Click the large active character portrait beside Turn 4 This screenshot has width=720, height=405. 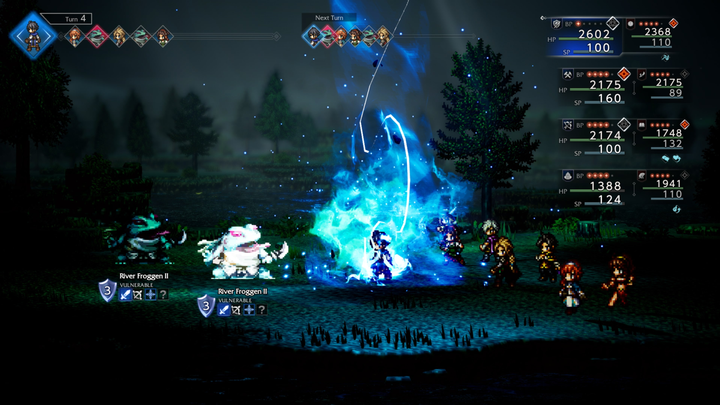[x=31, y=33]
